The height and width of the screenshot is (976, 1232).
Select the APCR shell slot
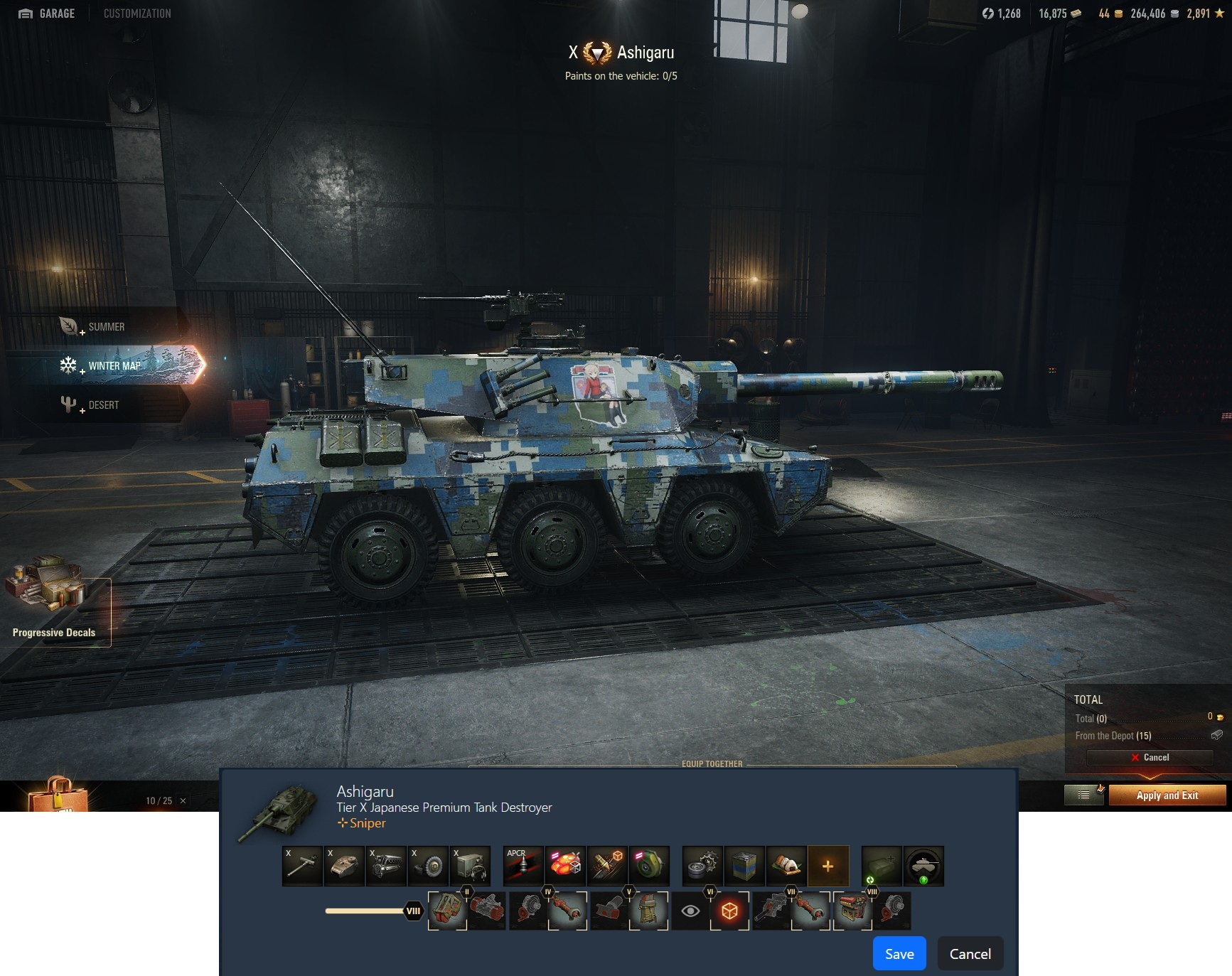click(523, 866)
